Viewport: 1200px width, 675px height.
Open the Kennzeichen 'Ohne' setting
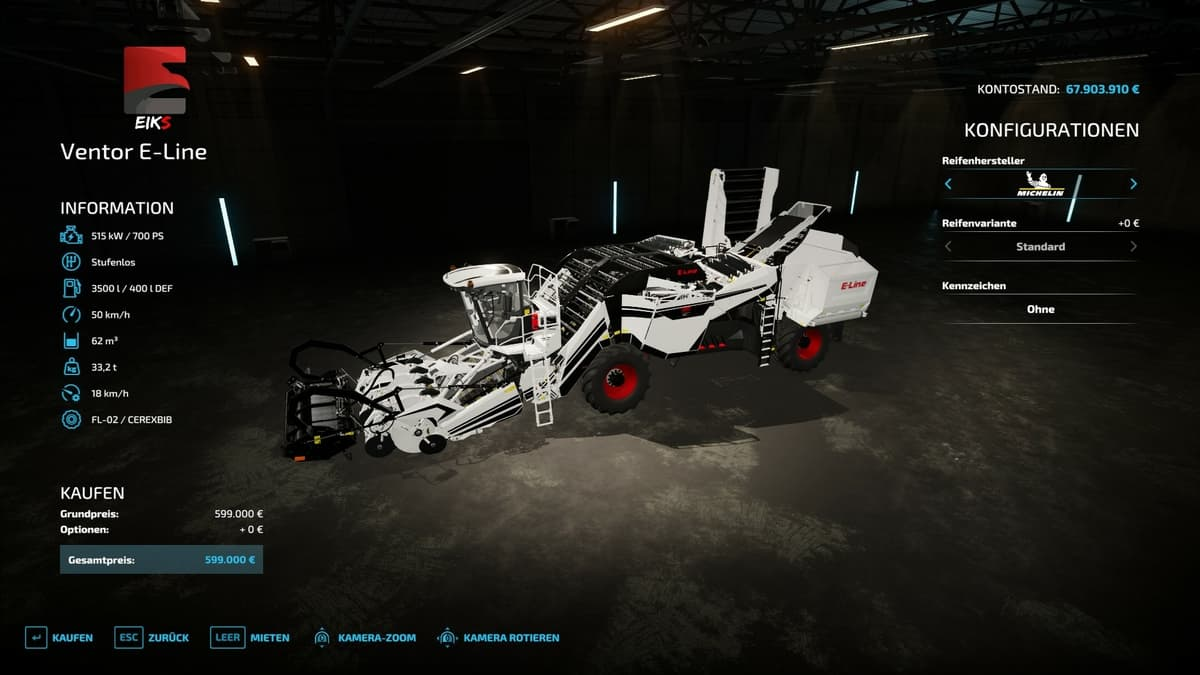coord(1040,309)
